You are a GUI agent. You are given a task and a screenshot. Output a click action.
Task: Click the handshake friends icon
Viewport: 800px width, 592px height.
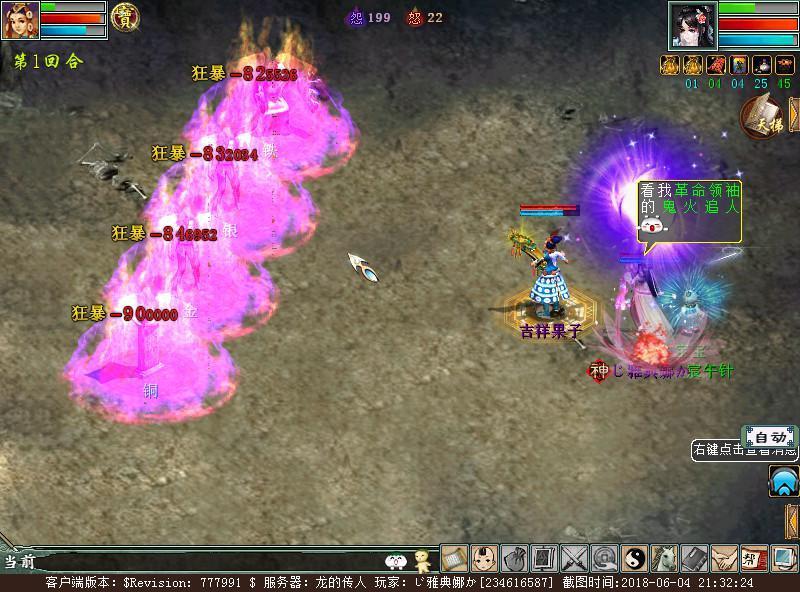point(724,558)
